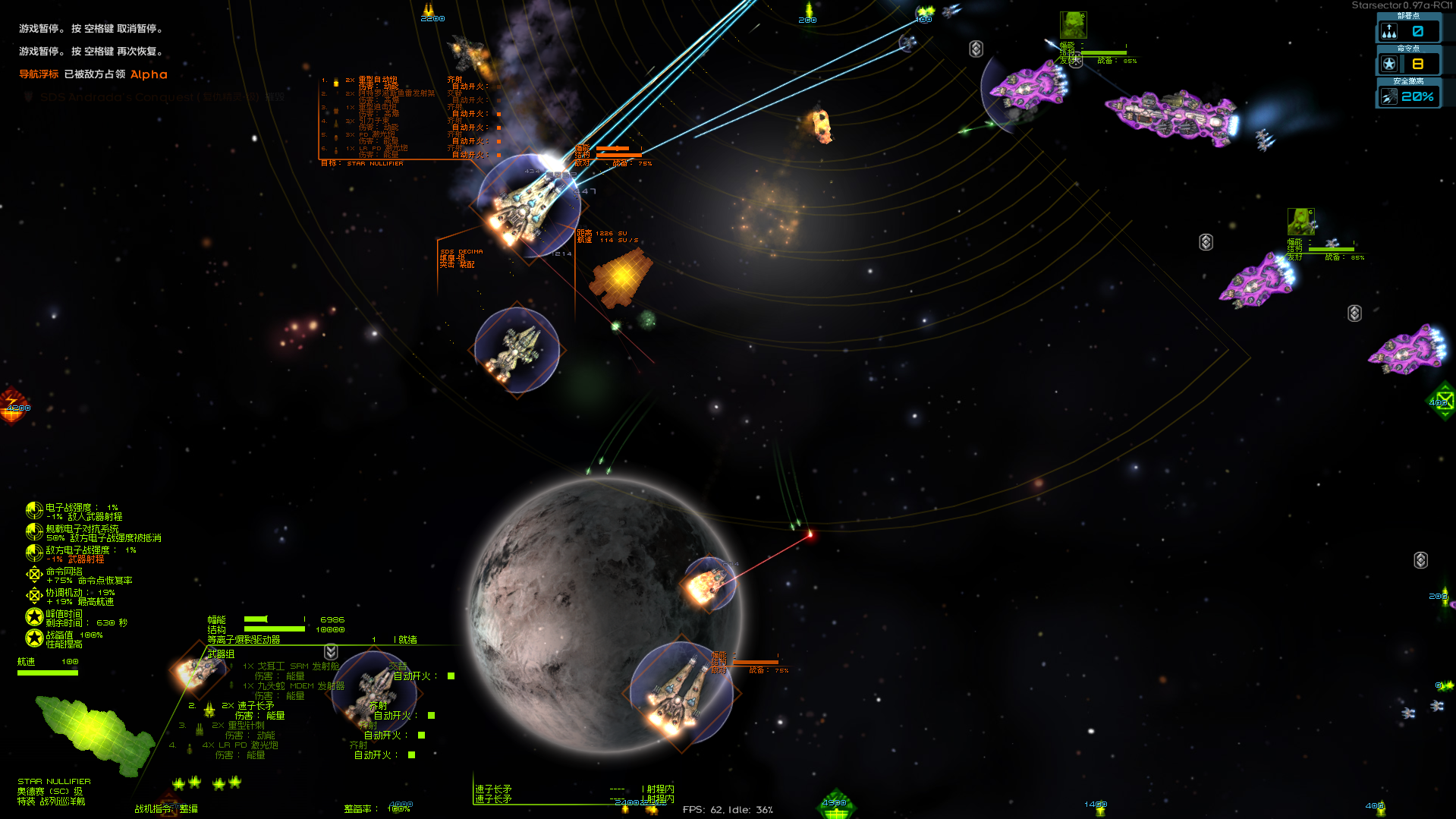The width and height of the screenshot is (1456, 819).
Task: Click the 协调机动 coordinated maneuvers icon
Action: pos(36,595)
